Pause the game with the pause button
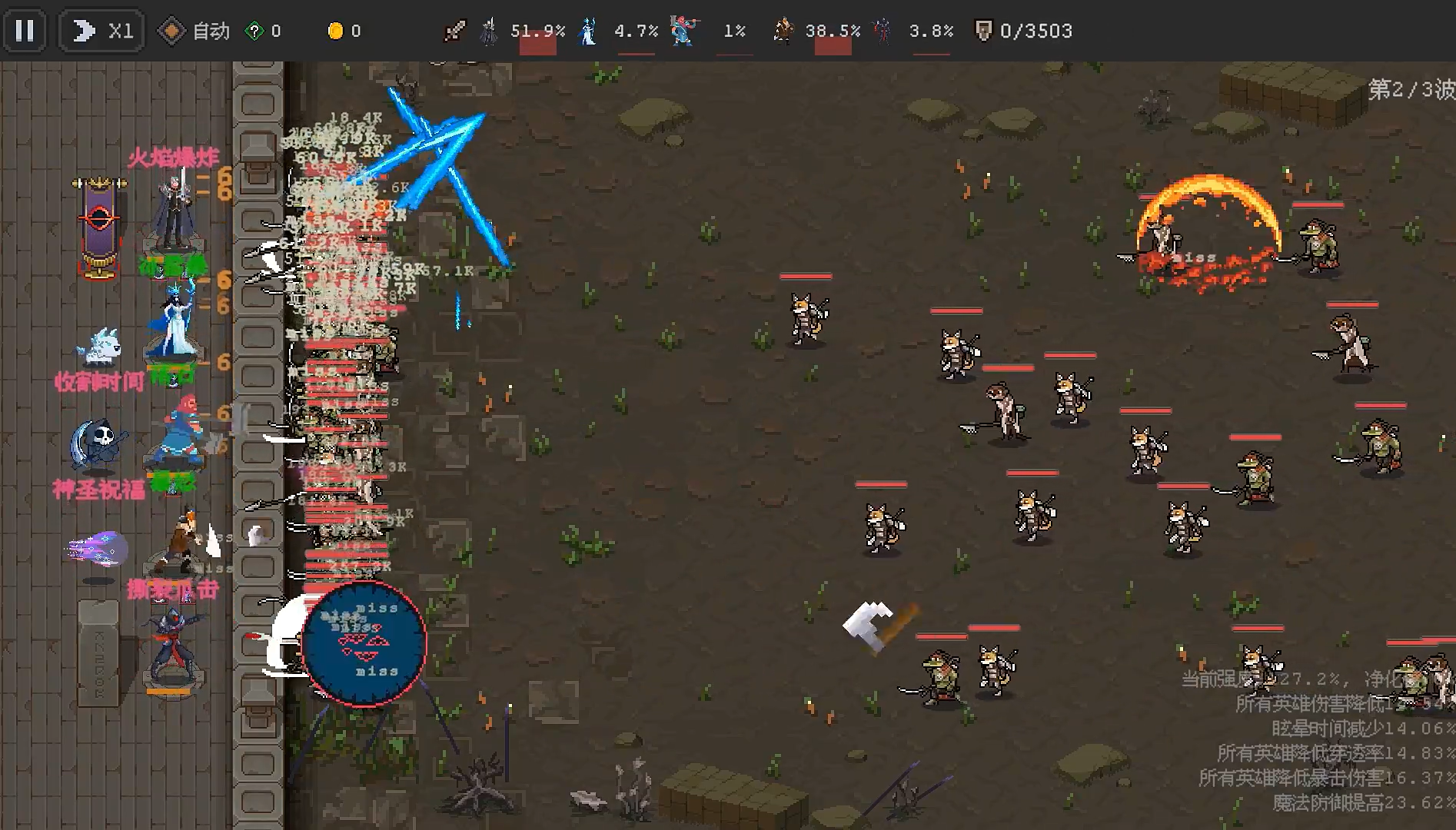 25,30
